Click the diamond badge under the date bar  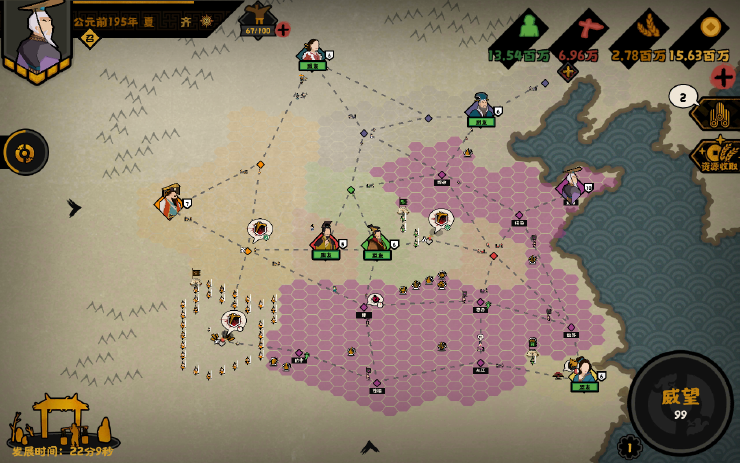tap(89, 39)
